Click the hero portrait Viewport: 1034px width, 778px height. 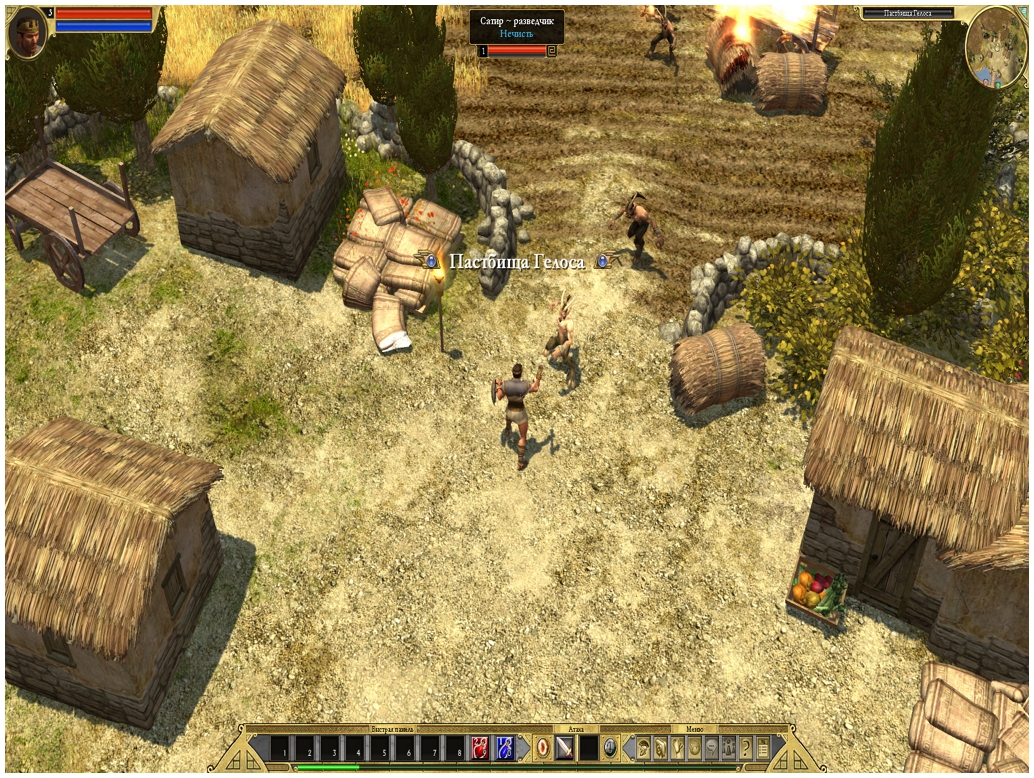pos(27,33)
